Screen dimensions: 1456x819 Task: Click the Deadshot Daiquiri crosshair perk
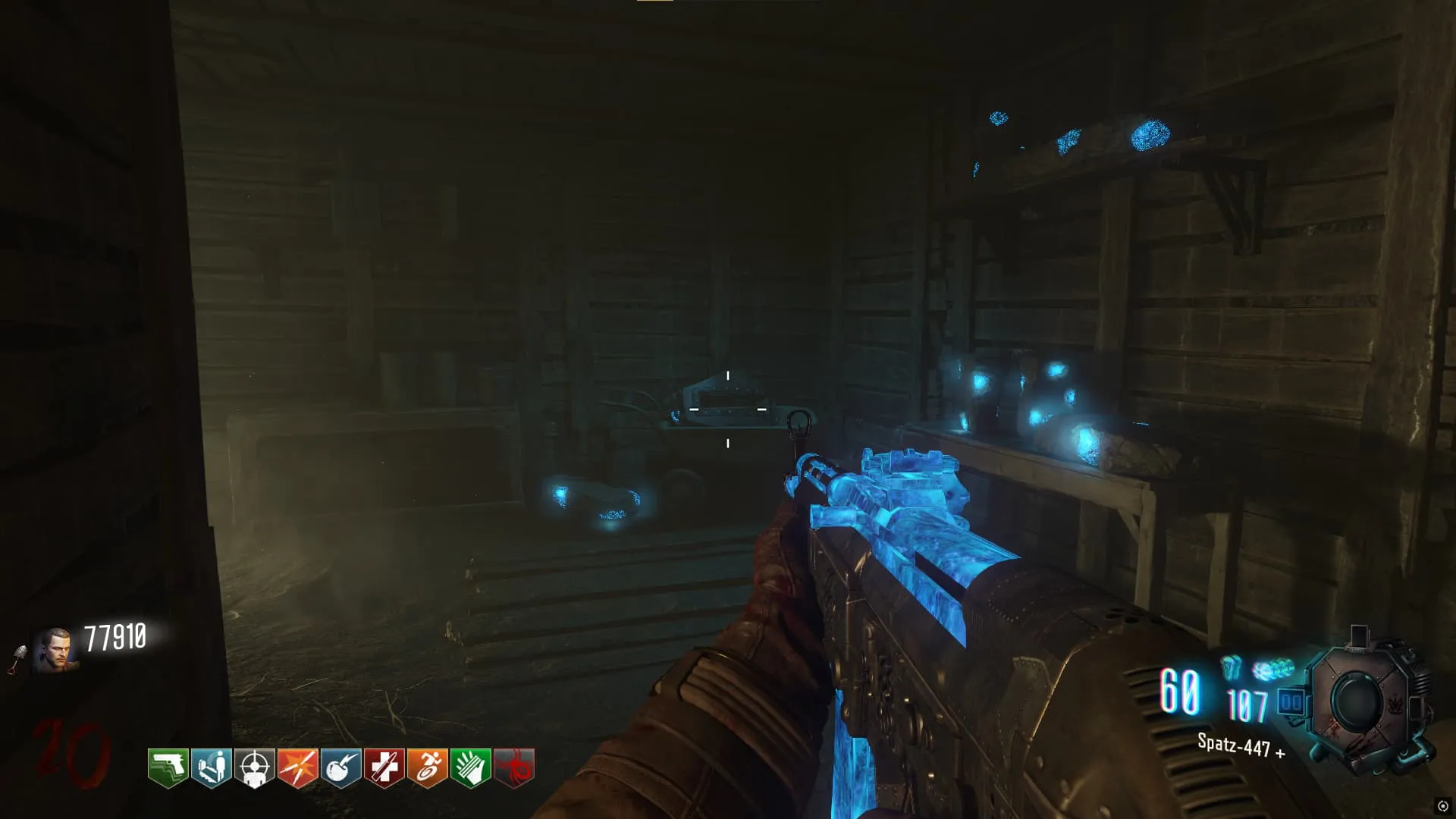coord(254,767)
